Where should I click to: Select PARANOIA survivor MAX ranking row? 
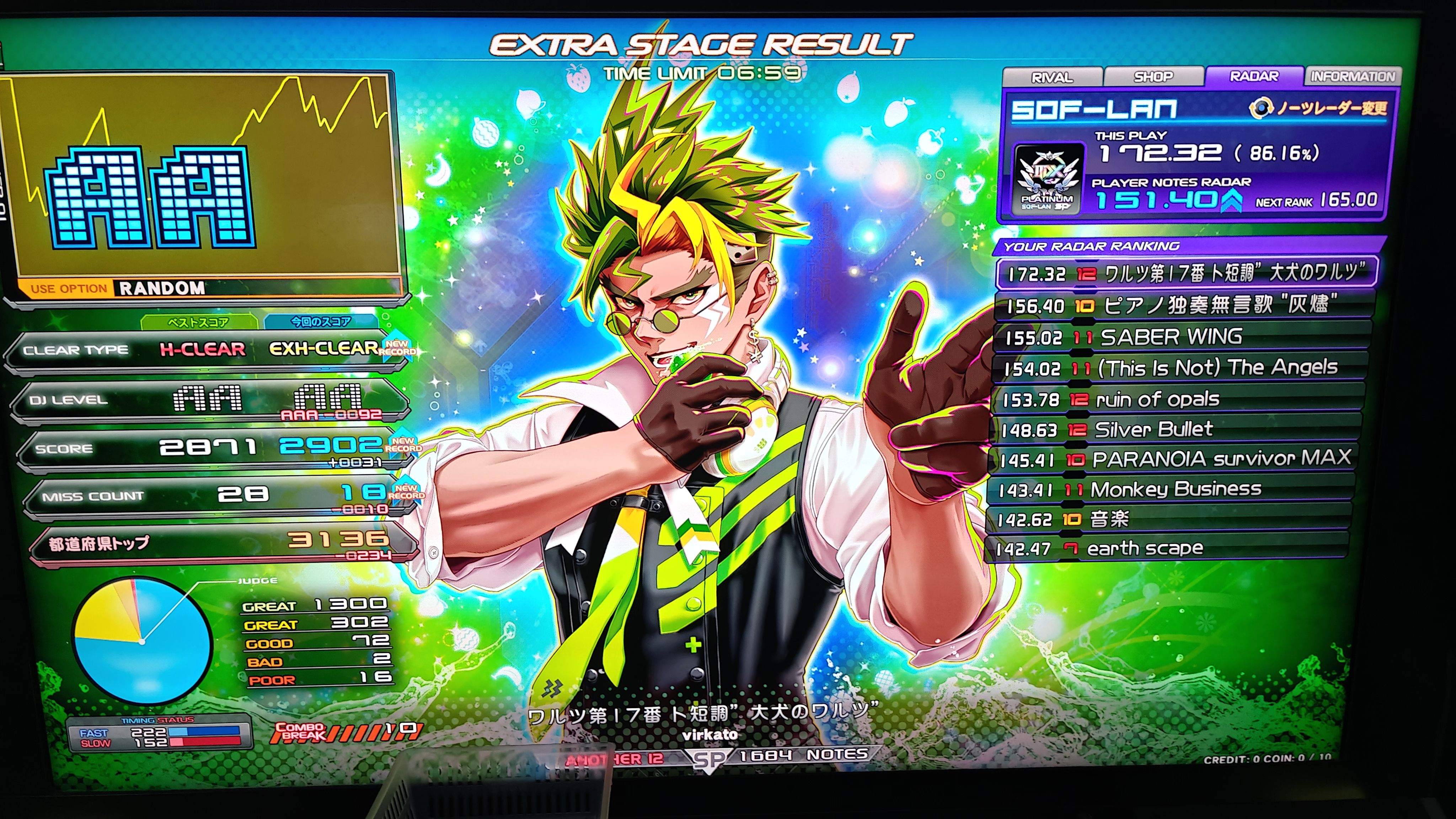1173,460
